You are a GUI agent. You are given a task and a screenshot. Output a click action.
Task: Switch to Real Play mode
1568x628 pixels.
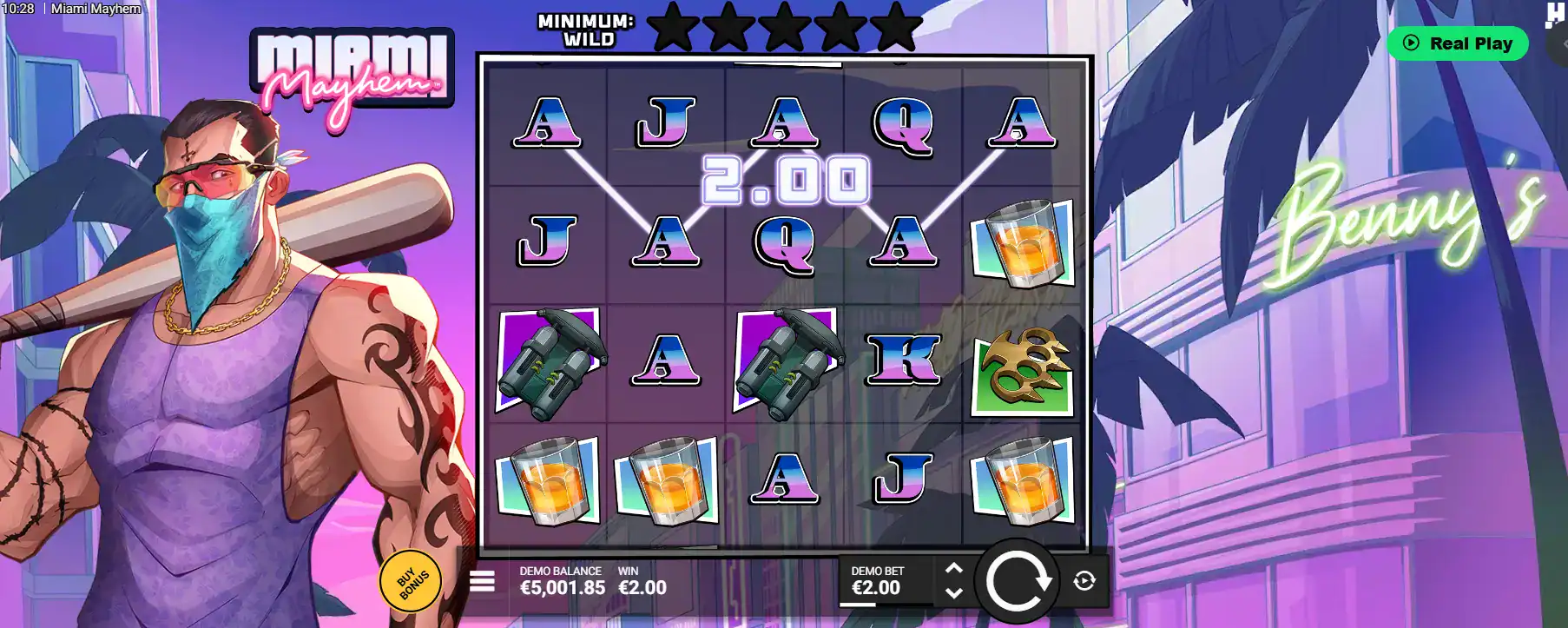click(x=1458, y=43)
